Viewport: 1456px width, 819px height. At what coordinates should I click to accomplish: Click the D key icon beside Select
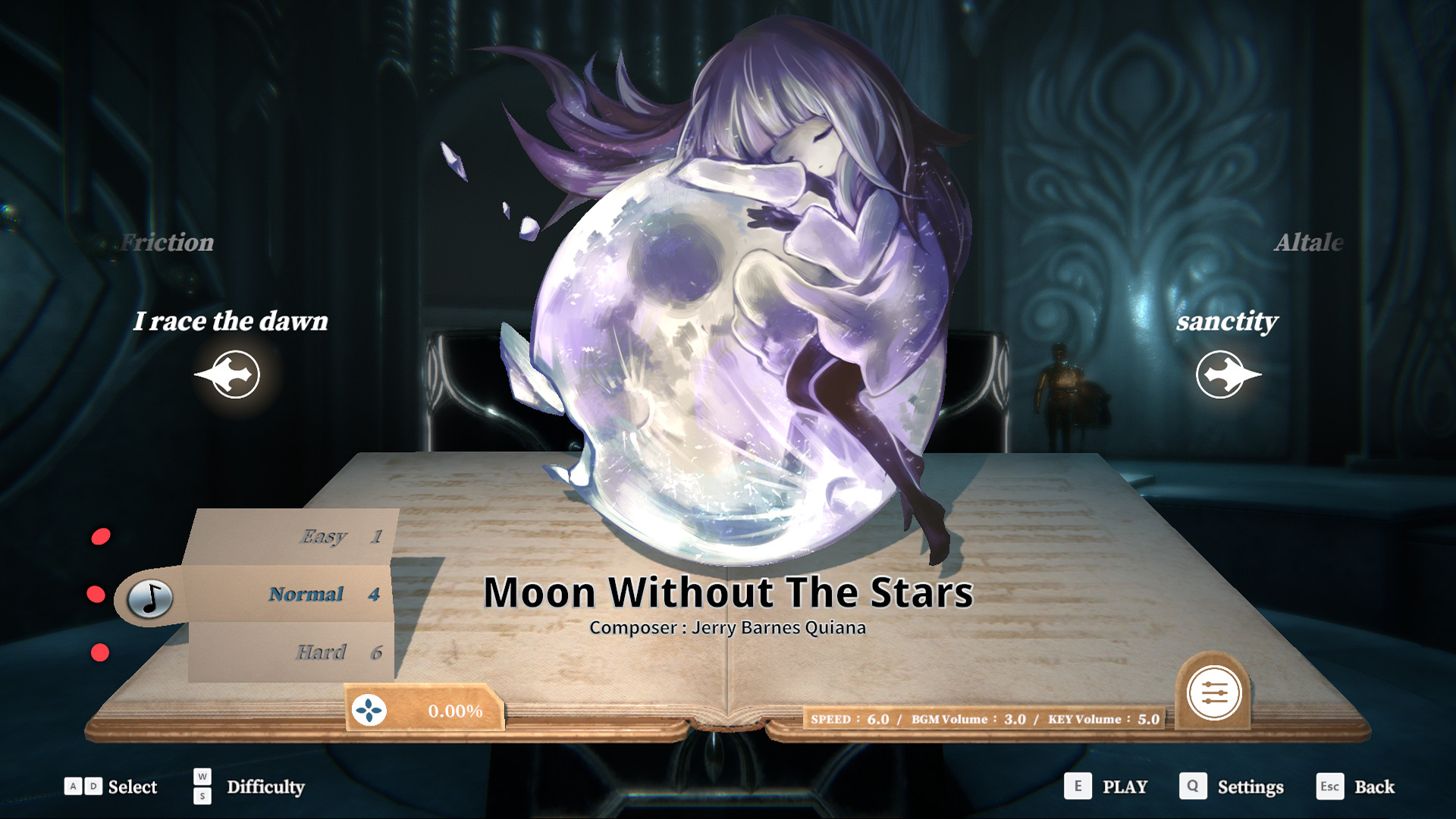point(93,787)
